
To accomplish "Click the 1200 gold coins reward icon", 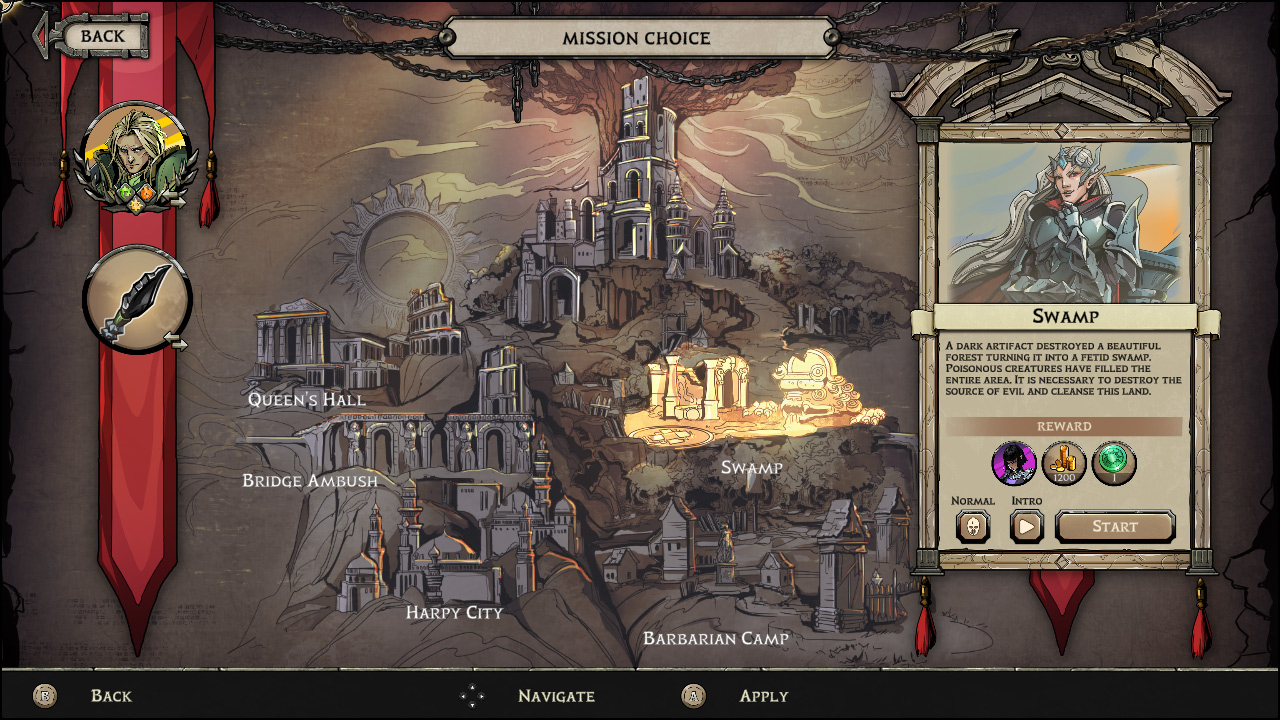I will pyautogui.click(x=1063, y=463).
